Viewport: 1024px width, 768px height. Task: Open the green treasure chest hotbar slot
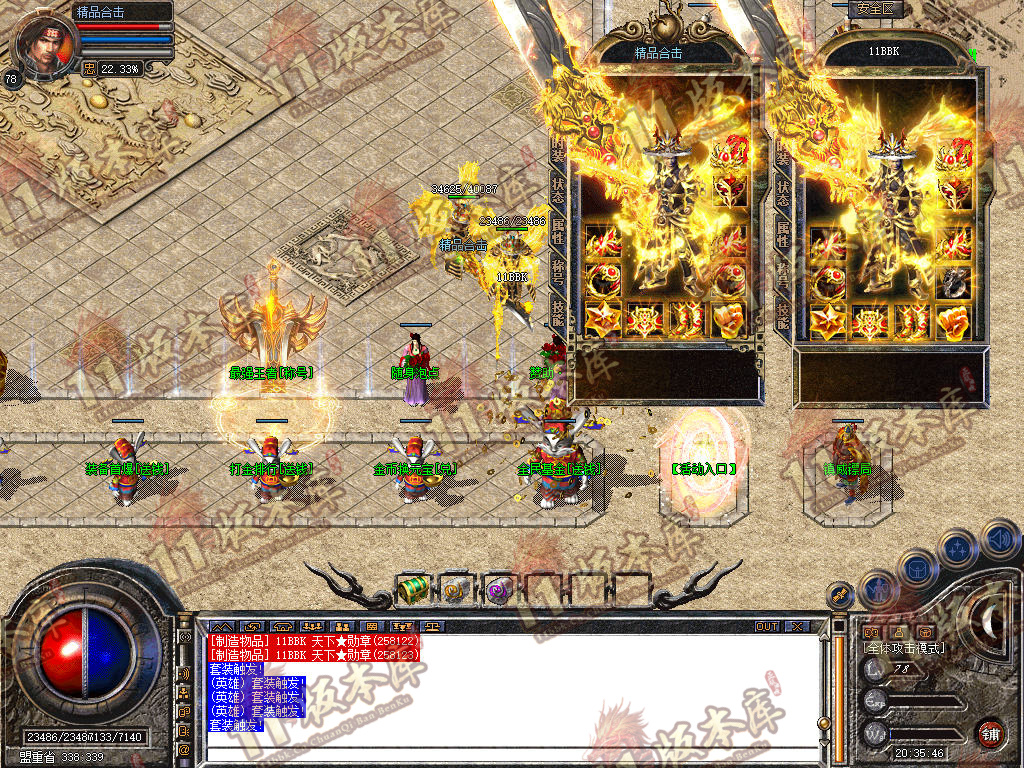pyautogui.click(x=412, y=590)
